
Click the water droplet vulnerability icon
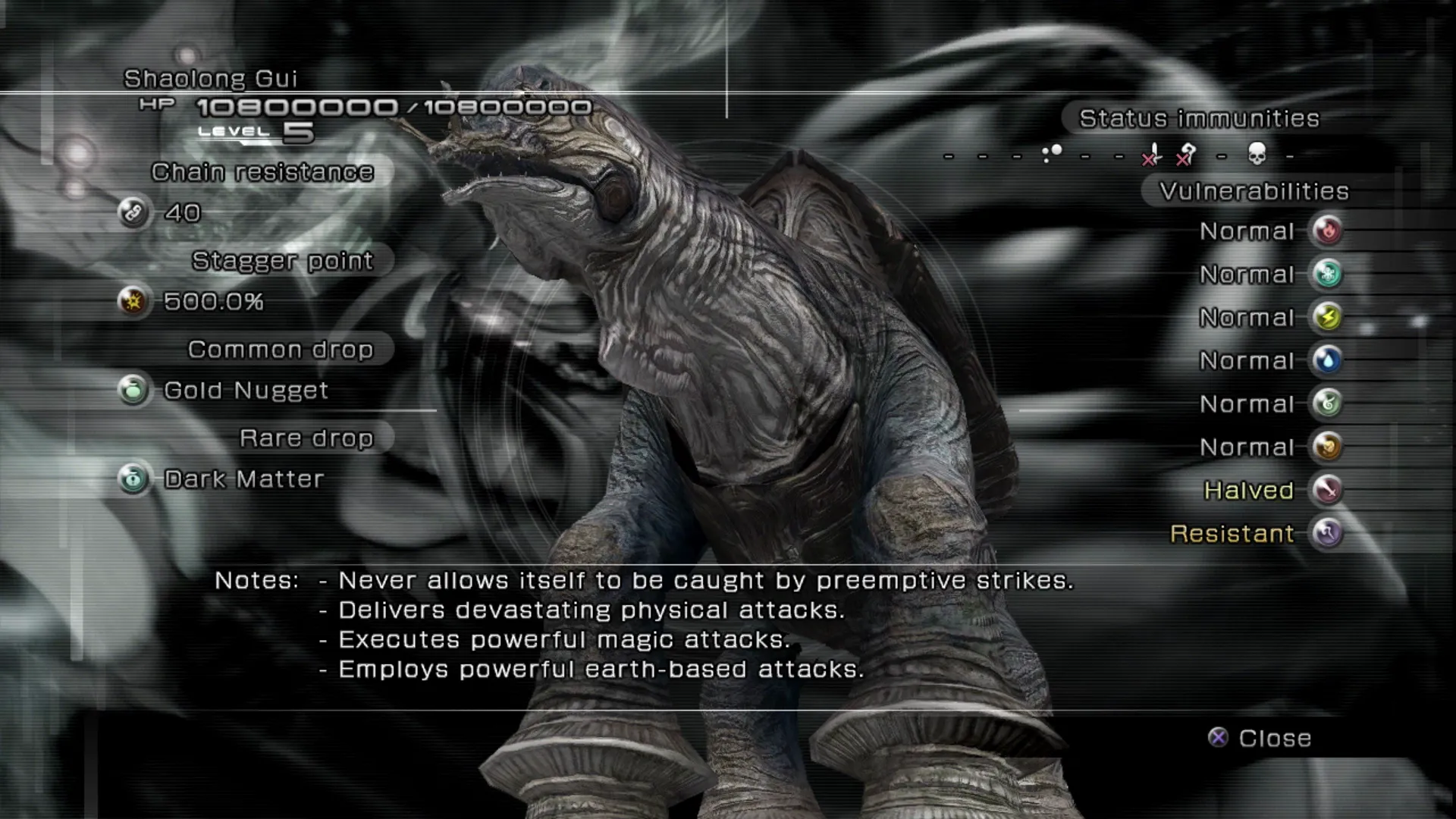[1327, 360]
